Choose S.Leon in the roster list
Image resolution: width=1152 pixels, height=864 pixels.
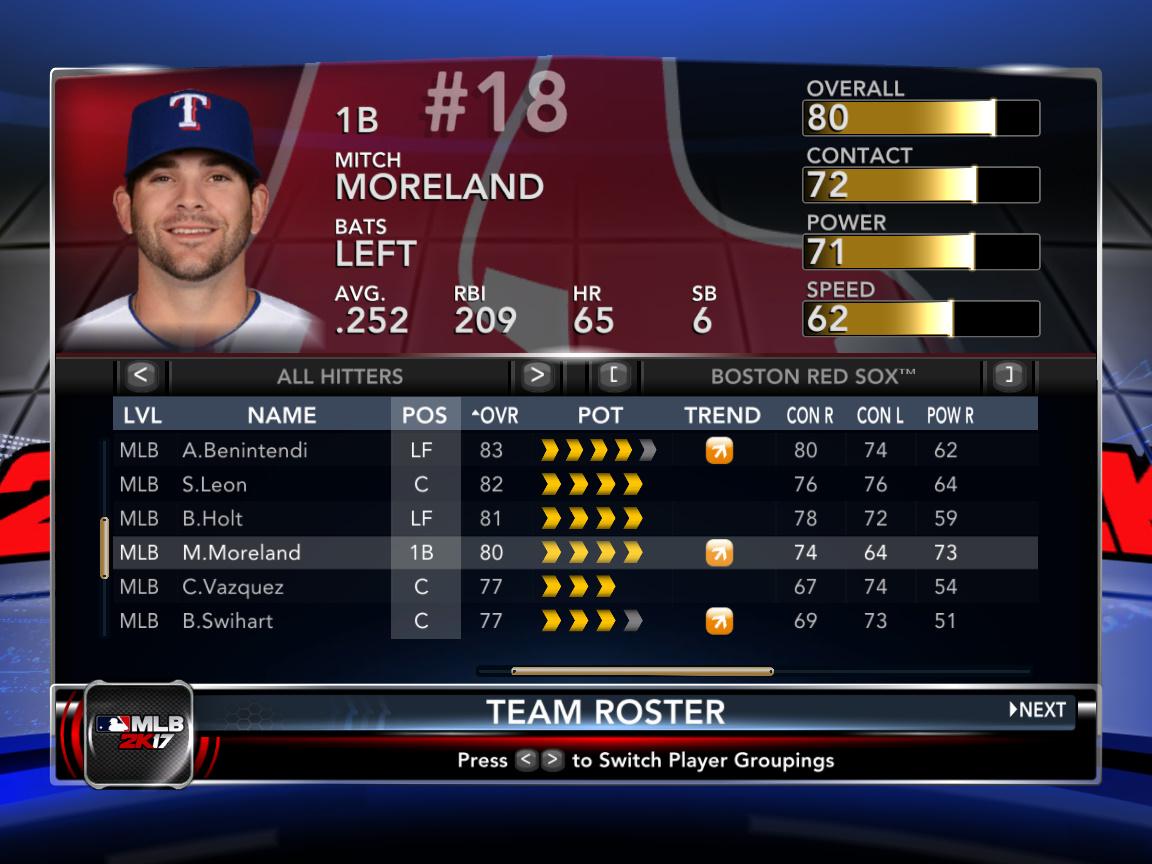215,484
